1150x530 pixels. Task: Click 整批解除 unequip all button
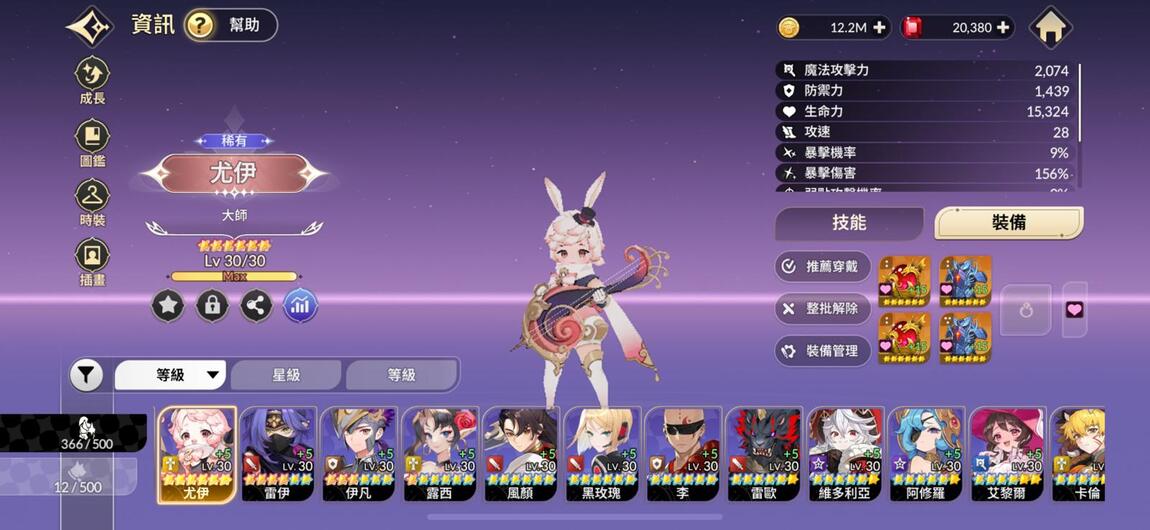coord(822,308)
